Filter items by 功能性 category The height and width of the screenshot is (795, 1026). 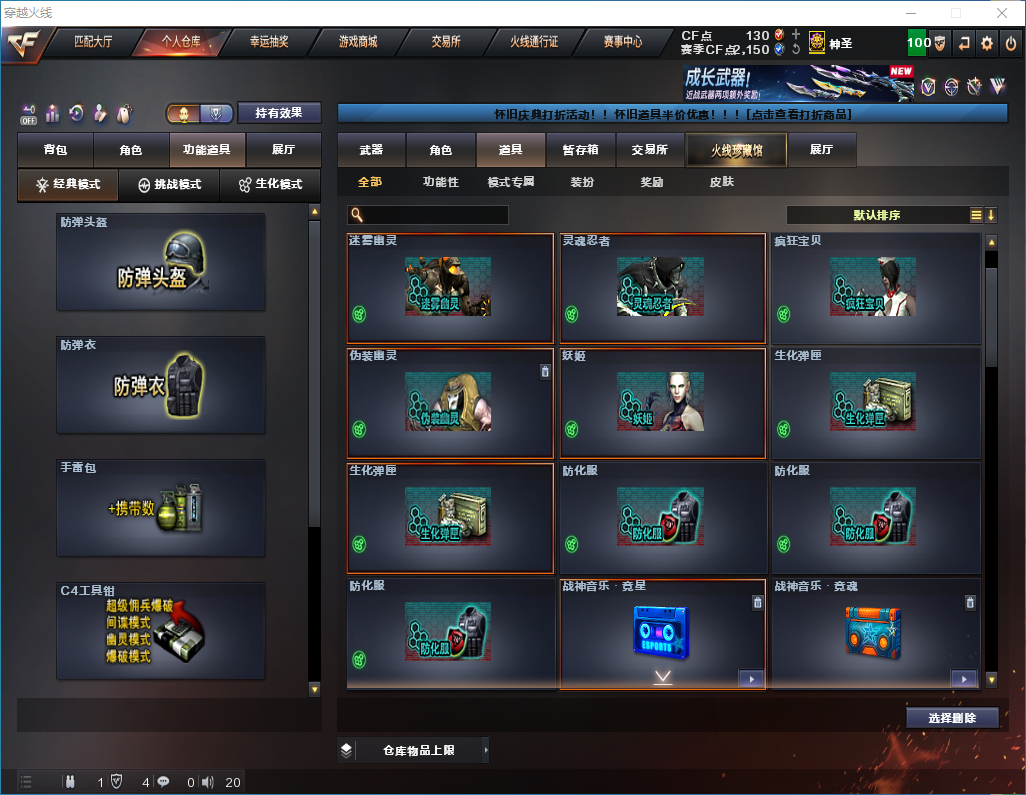(440, 182)
